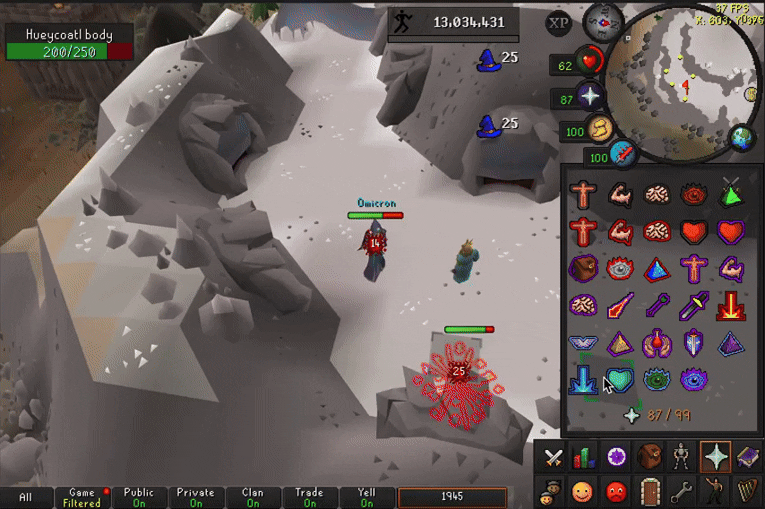This screenshot has width=765, height=509.
Task: Toggle the Game chat filter
Action: click(x=82, y=497)
